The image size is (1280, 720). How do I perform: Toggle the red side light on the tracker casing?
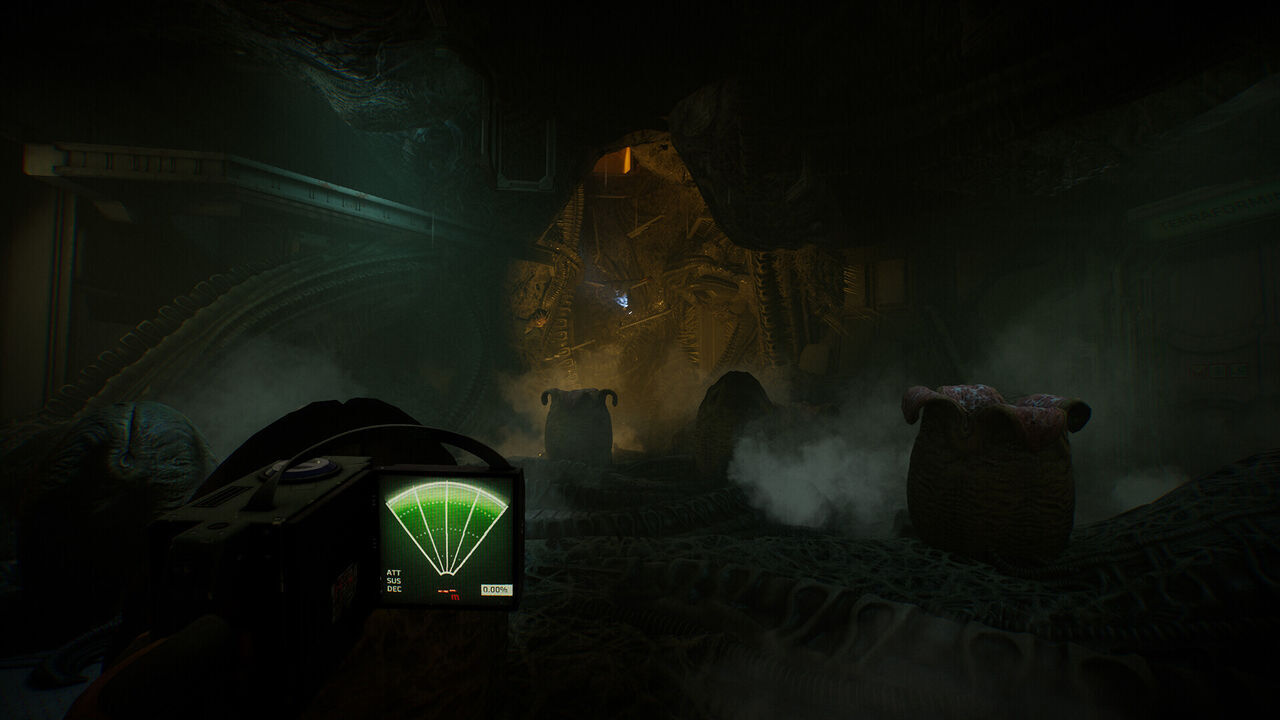point(345,583)
